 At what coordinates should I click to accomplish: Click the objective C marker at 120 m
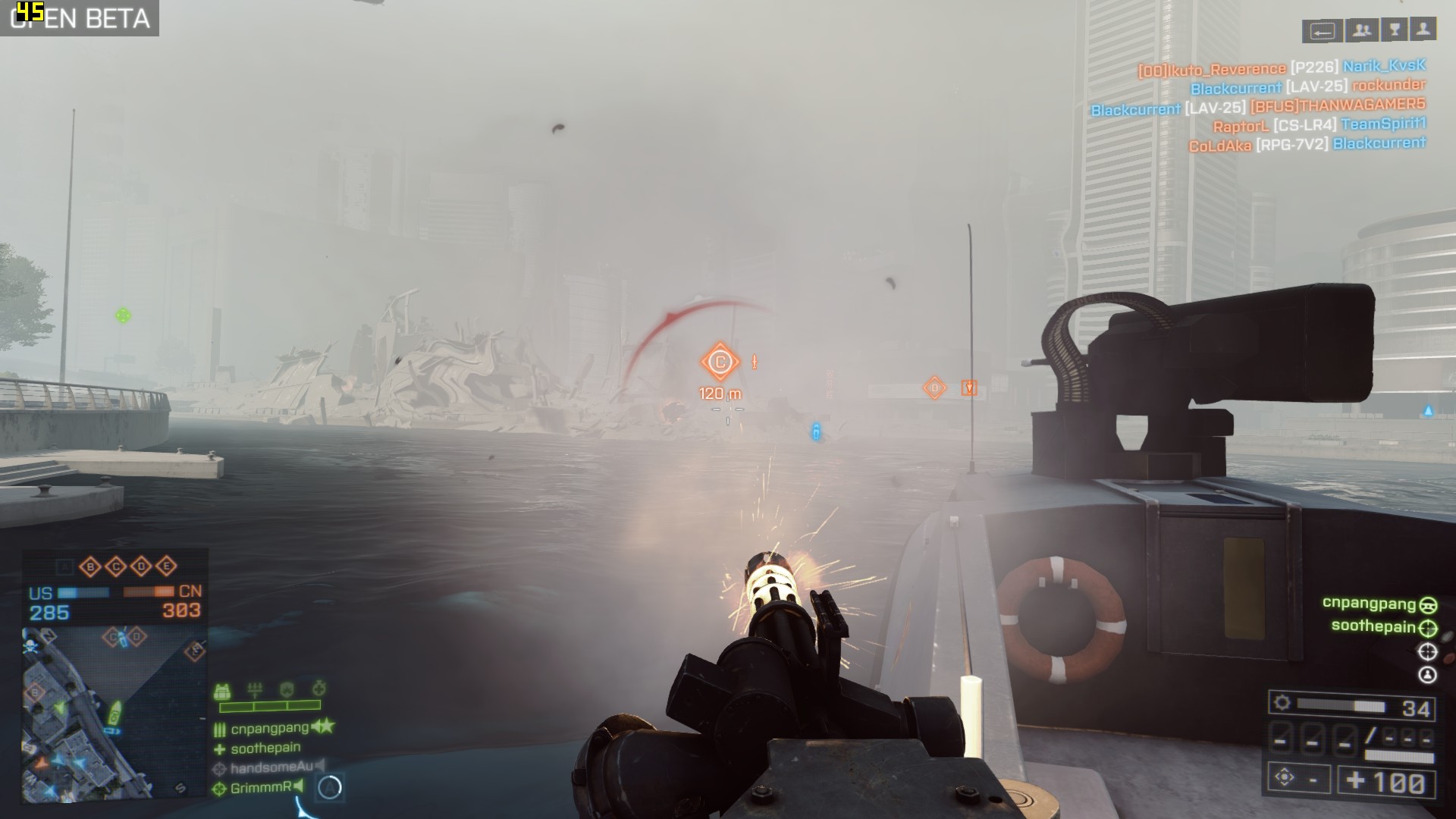click(x=720, y=362)
